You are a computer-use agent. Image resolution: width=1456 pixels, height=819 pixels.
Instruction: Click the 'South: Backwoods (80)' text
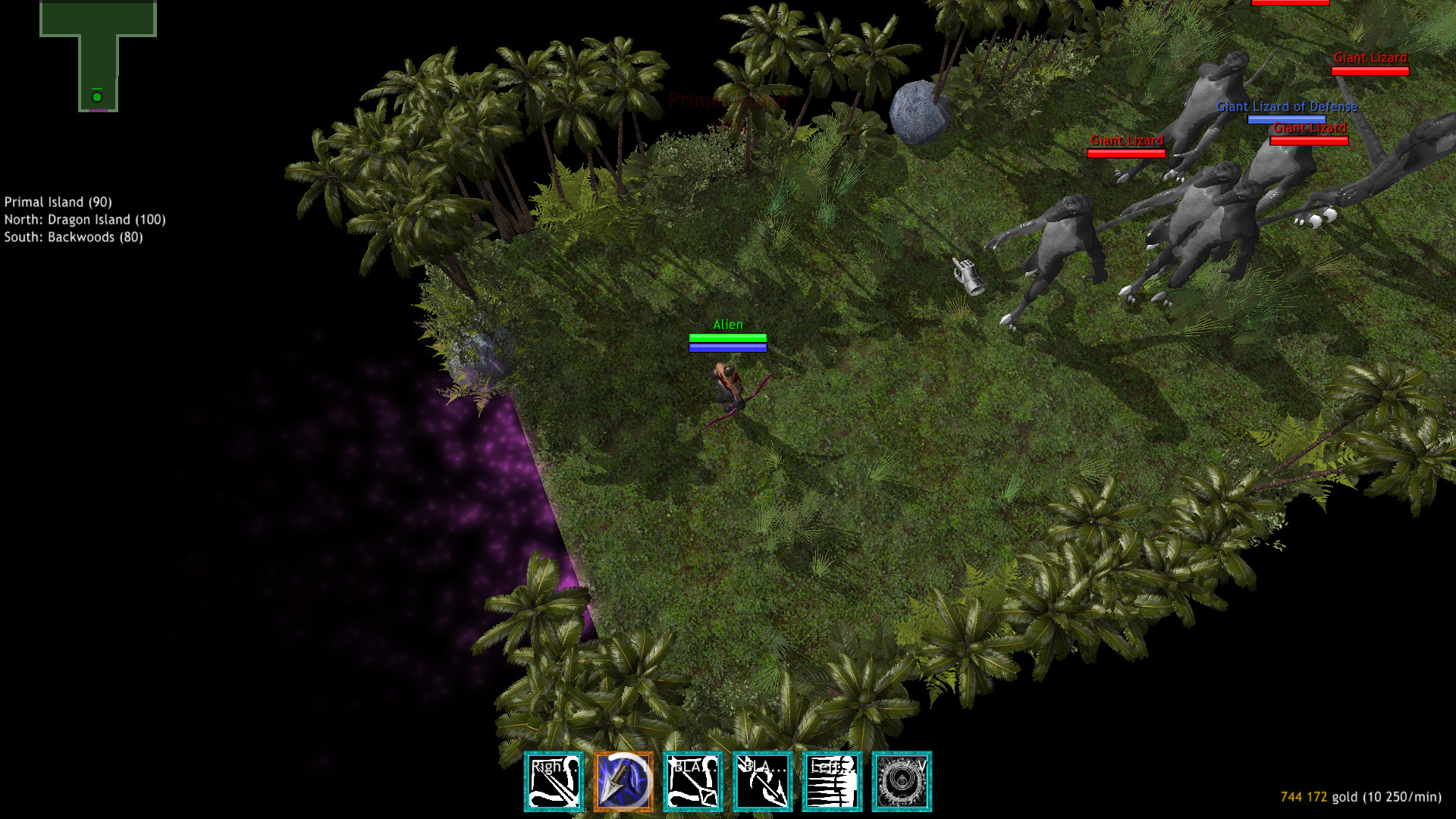(x=74, y=237)
